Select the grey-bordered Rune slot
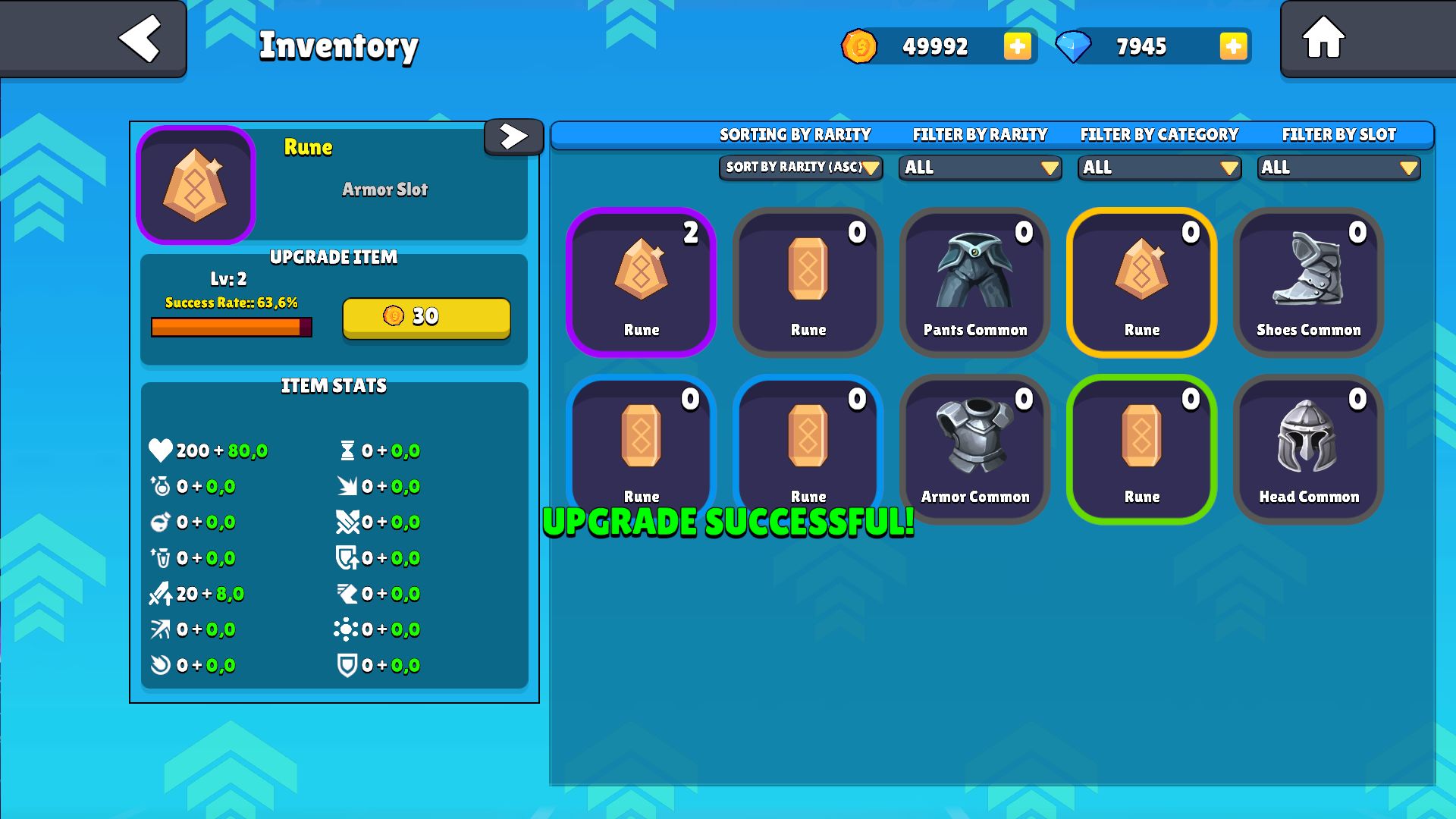The image size is (1456, 819). click(808, 282)
